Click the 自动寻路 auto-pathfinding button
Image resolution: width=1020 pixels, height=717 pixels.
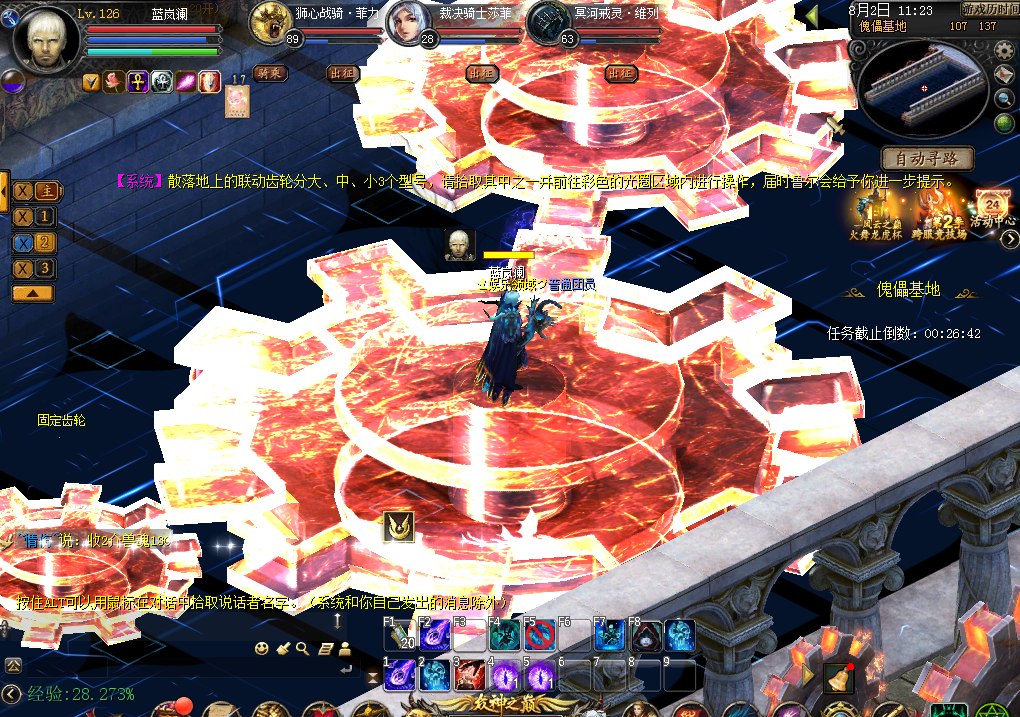coord(927,158)
